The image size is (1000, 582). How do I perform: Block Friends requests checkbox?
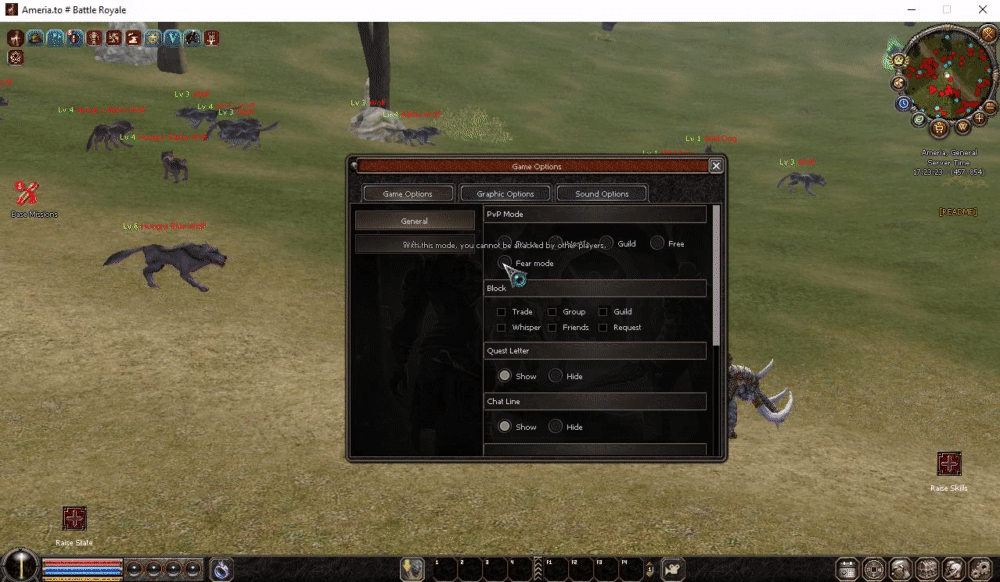pyautogui.click(x=552, y=328)
